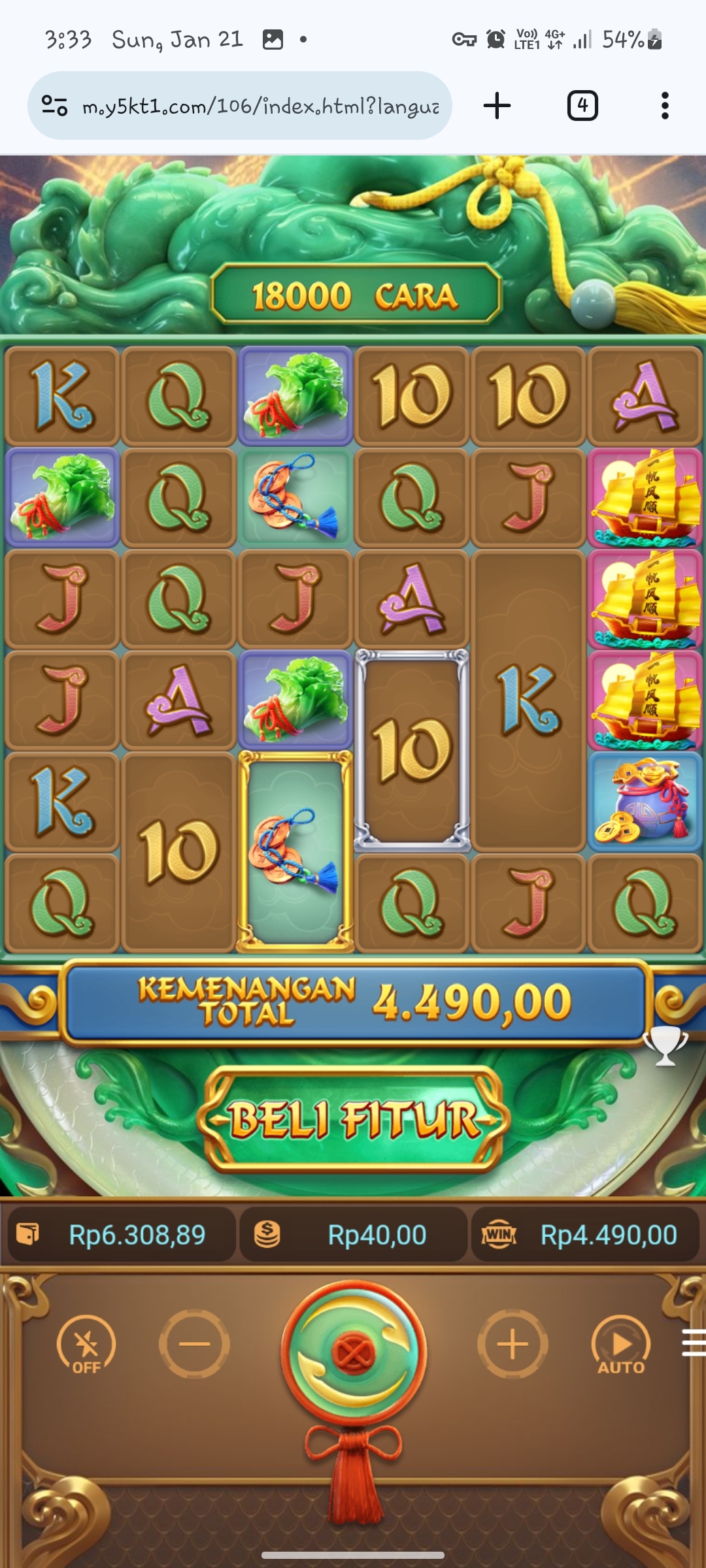The height and width of the screenshot is (1568, 706).
Task: Decrease the bet with the minus button
Action: pyautogui.click(x=194, y=1344)
